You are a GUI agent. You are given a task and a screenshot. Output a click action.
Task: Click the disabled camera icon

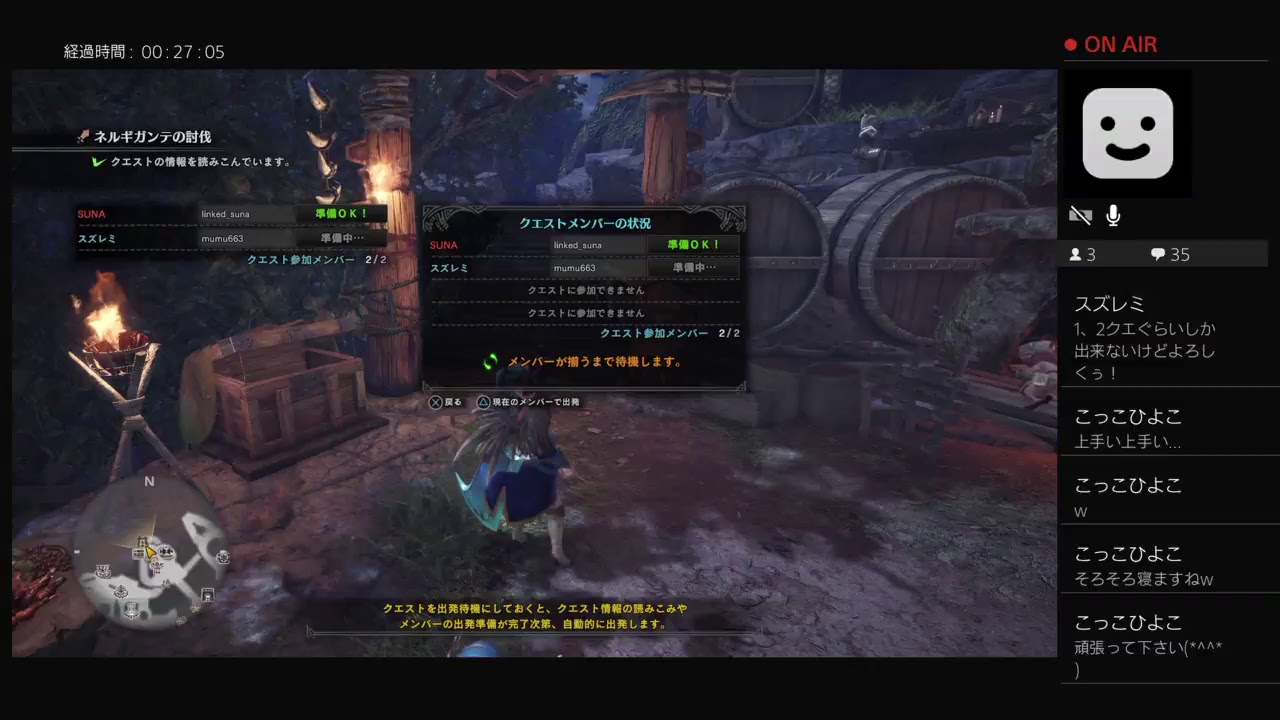[1080, 215]
